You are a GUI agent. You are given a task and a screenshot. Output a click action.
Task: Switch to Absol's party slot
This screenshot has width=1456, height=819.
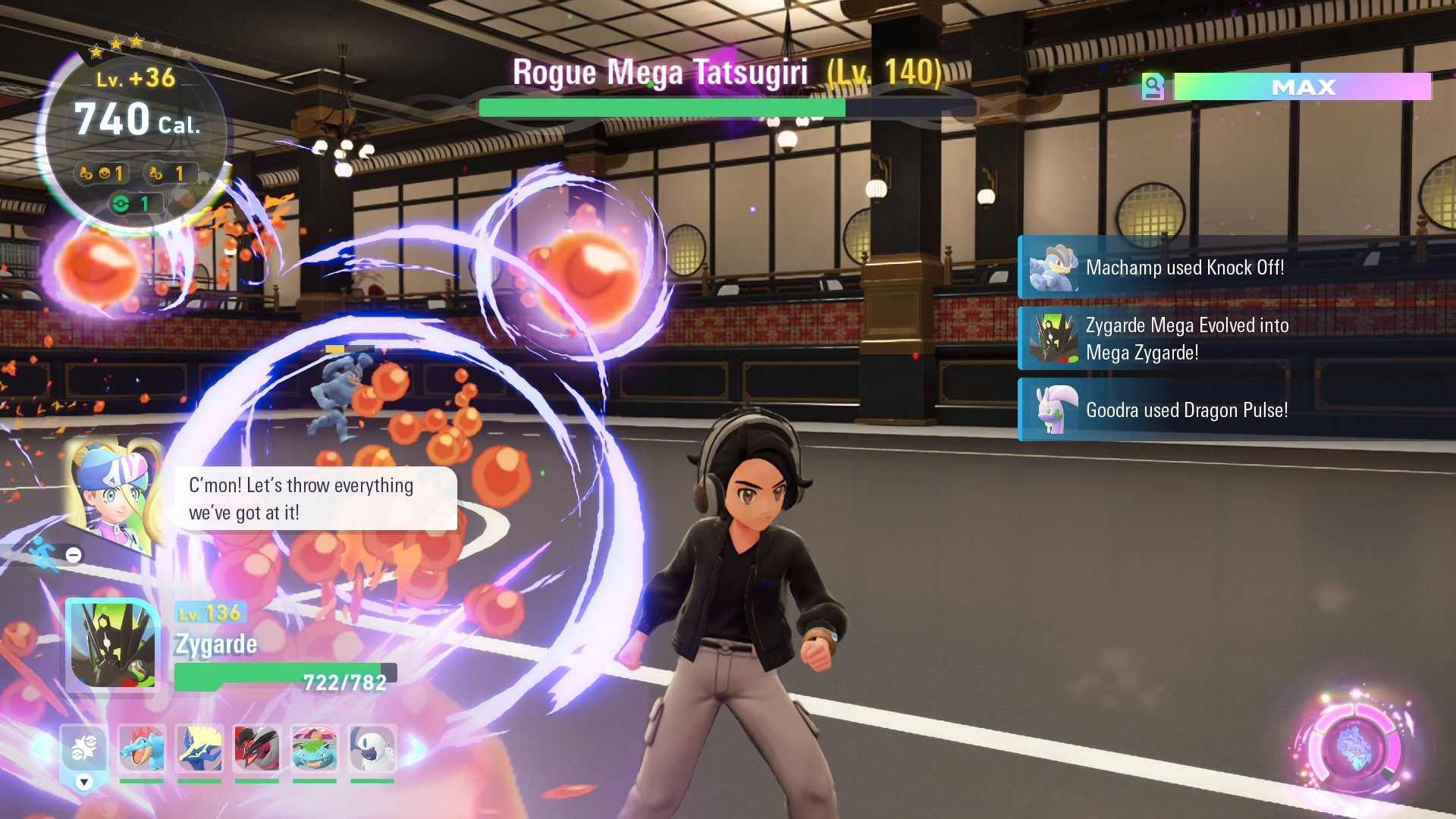click(372, 748)
